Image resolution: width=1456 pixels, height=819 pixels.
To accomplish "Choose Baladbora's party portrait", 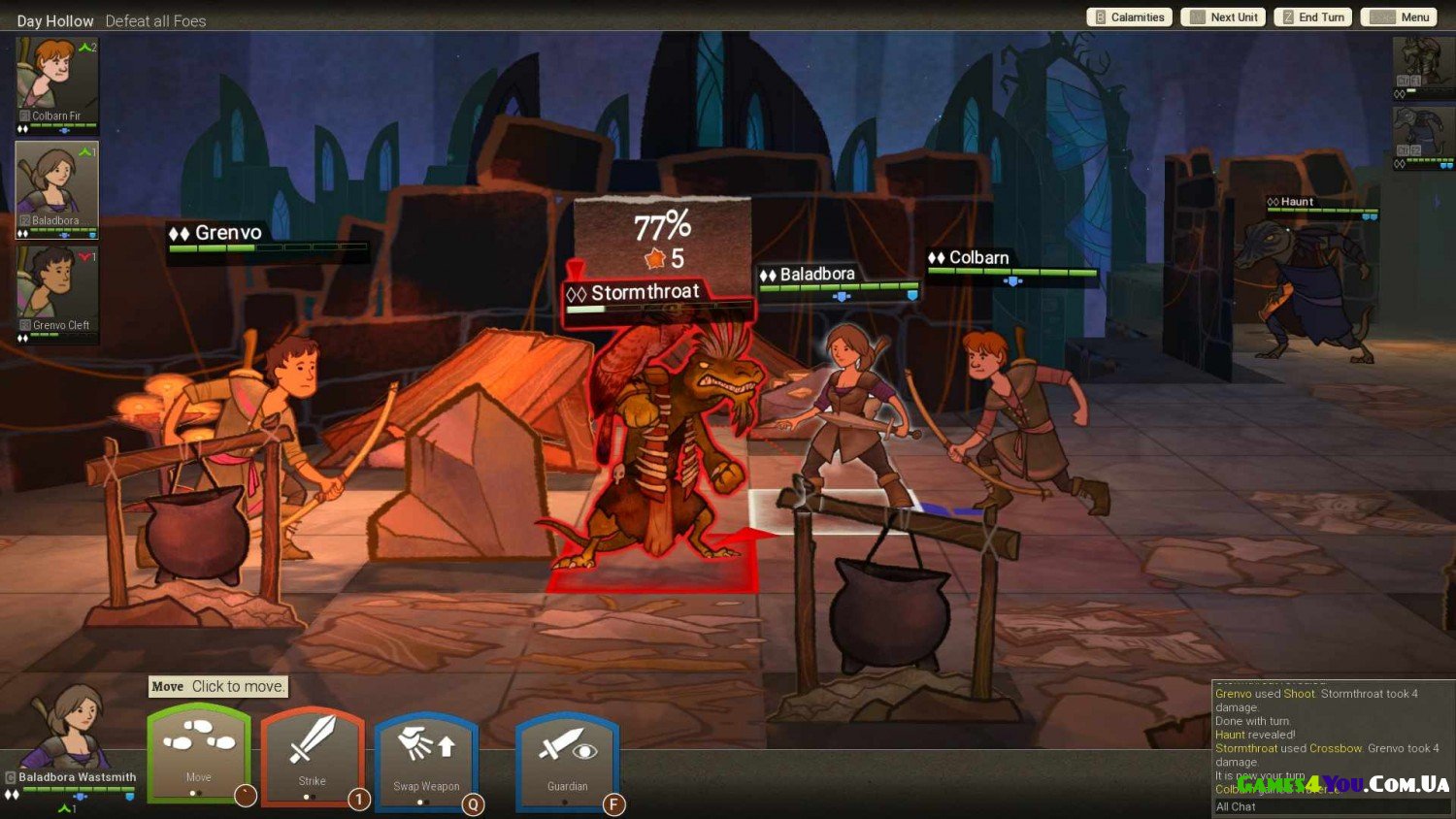I will pos(56,189).
